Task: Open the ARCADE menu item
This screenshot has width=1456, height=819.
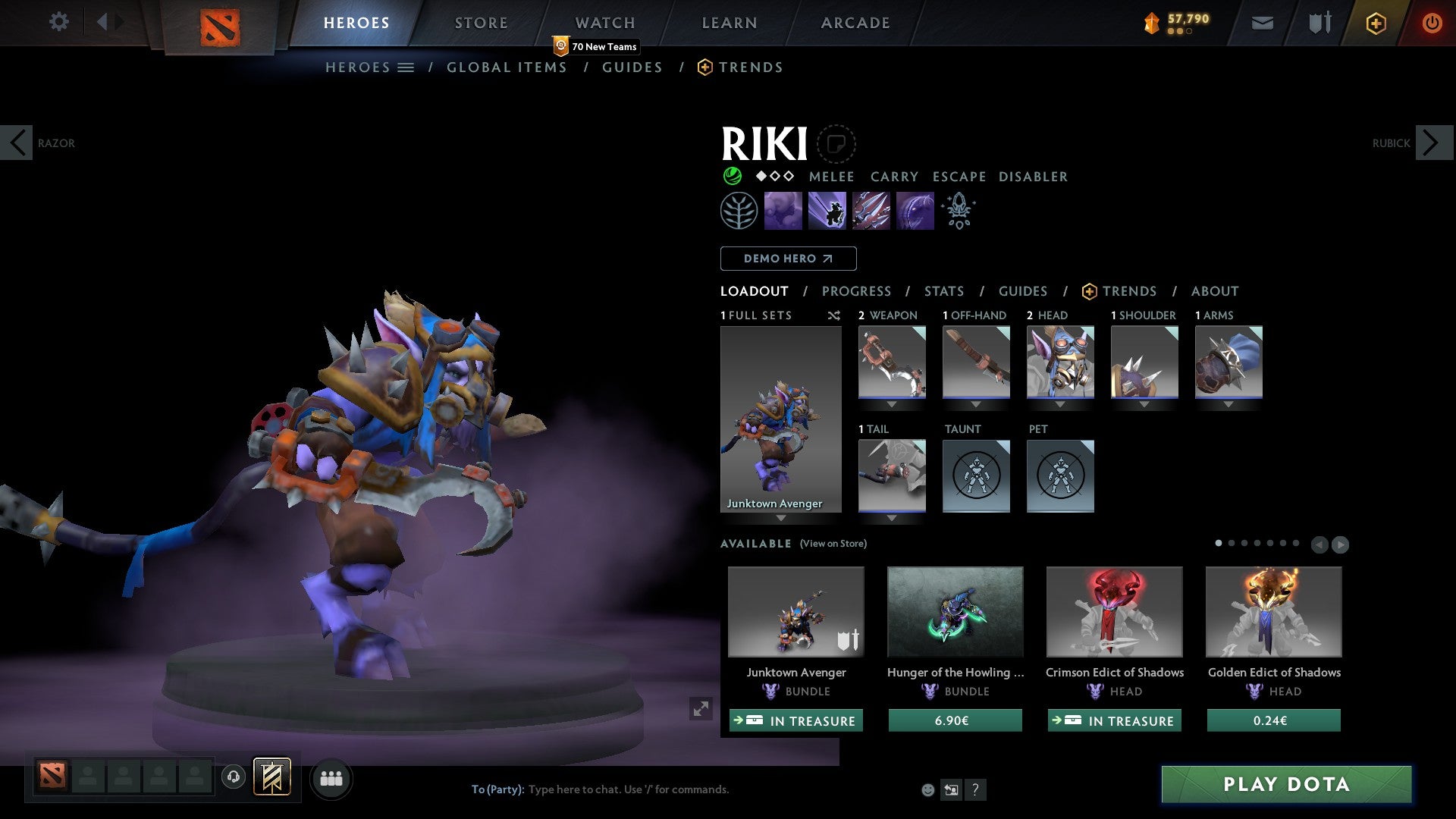Action: 855,23
